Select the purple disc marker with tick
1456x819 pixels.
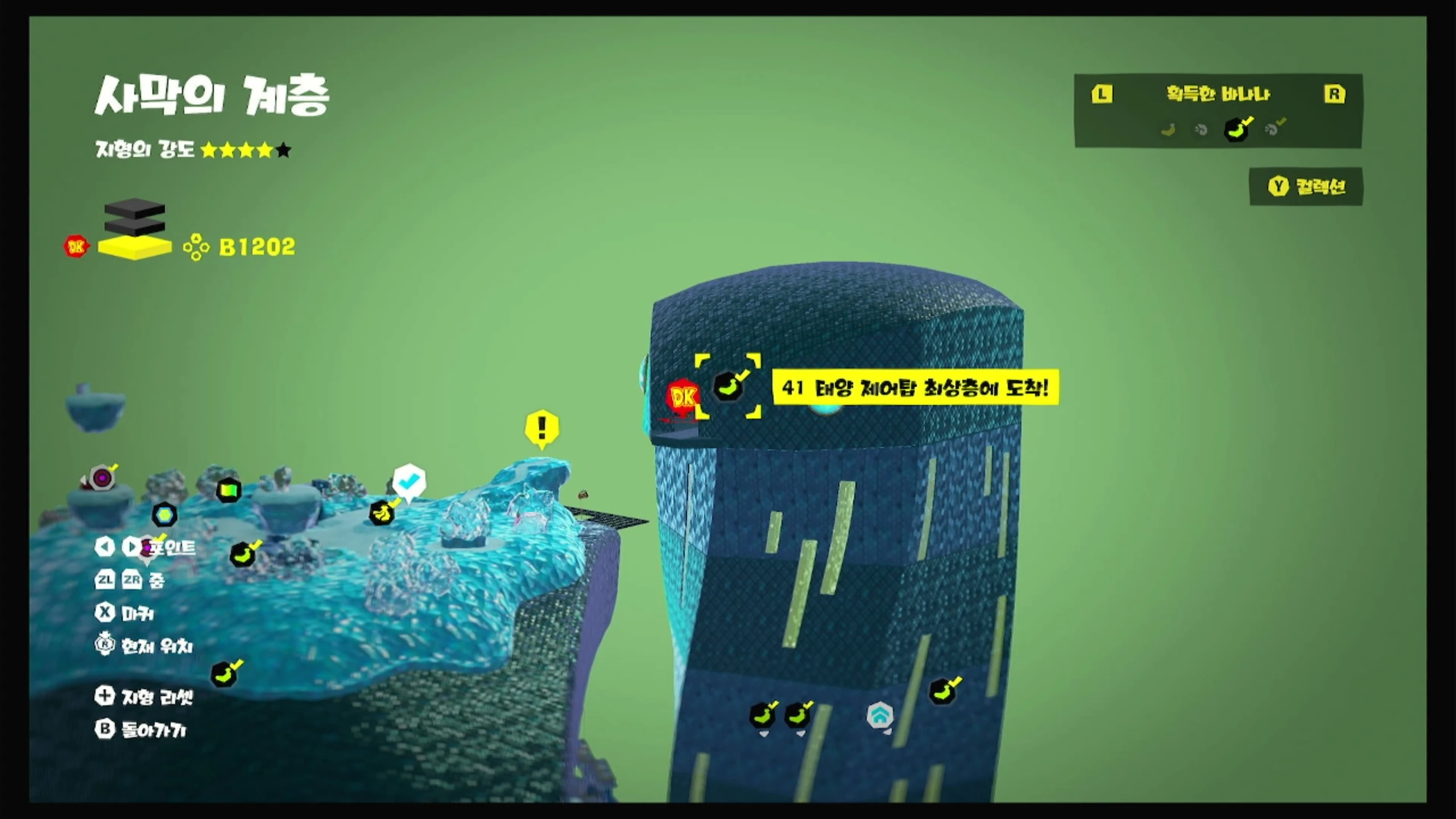(x=102, y=478)
